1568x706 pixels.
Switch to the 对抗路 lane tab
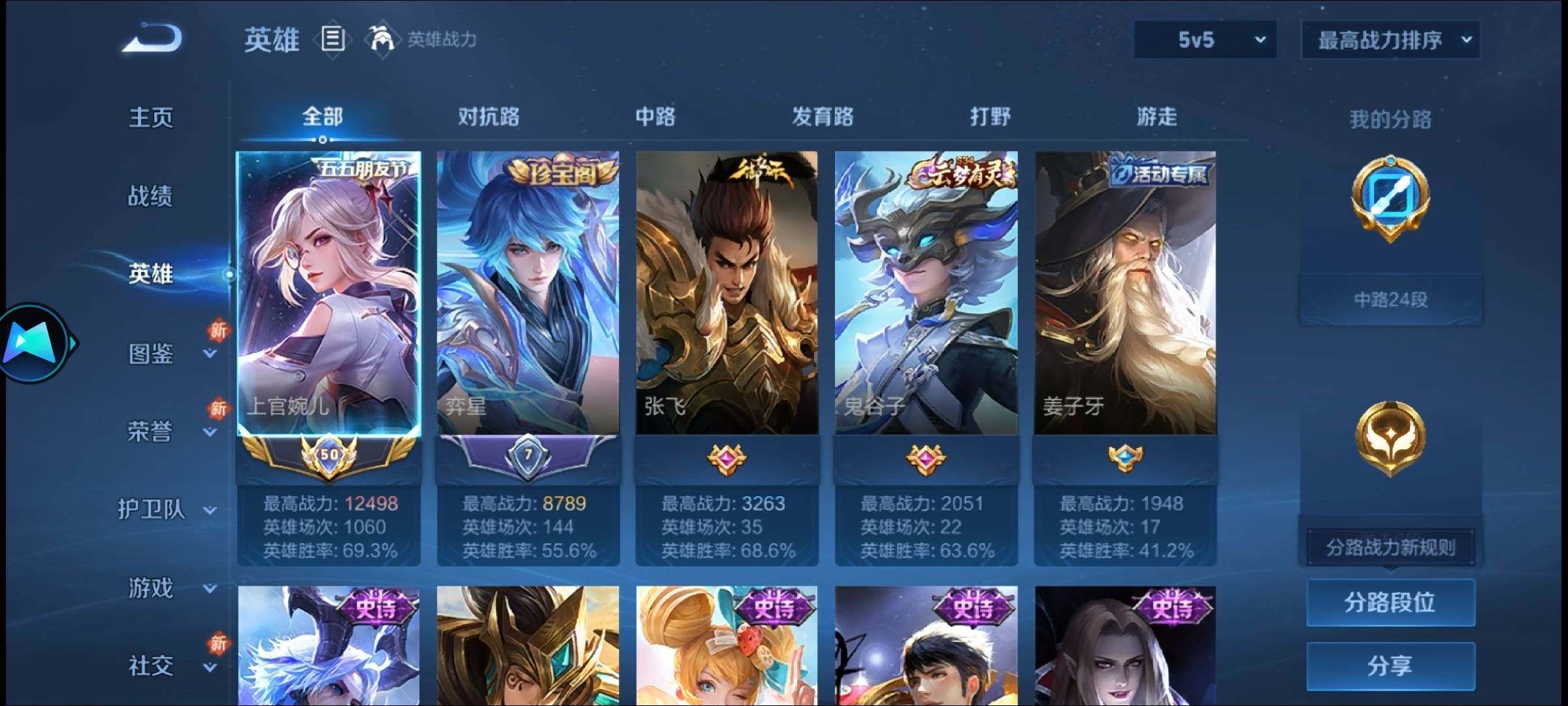point(489,116)
